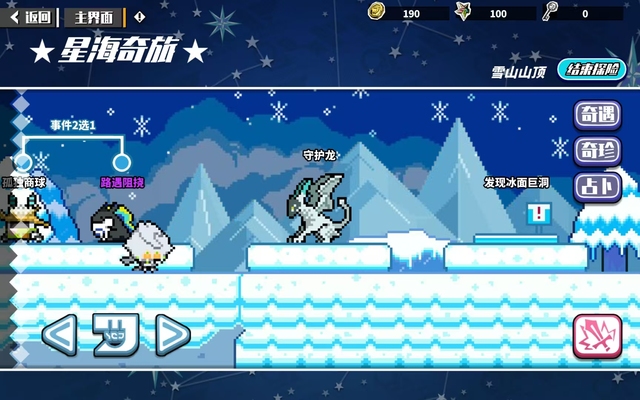
Task: Select the 发现冰面巨洞 exclamation sign event
Action: pyautogui.click(x=539, y=213)
